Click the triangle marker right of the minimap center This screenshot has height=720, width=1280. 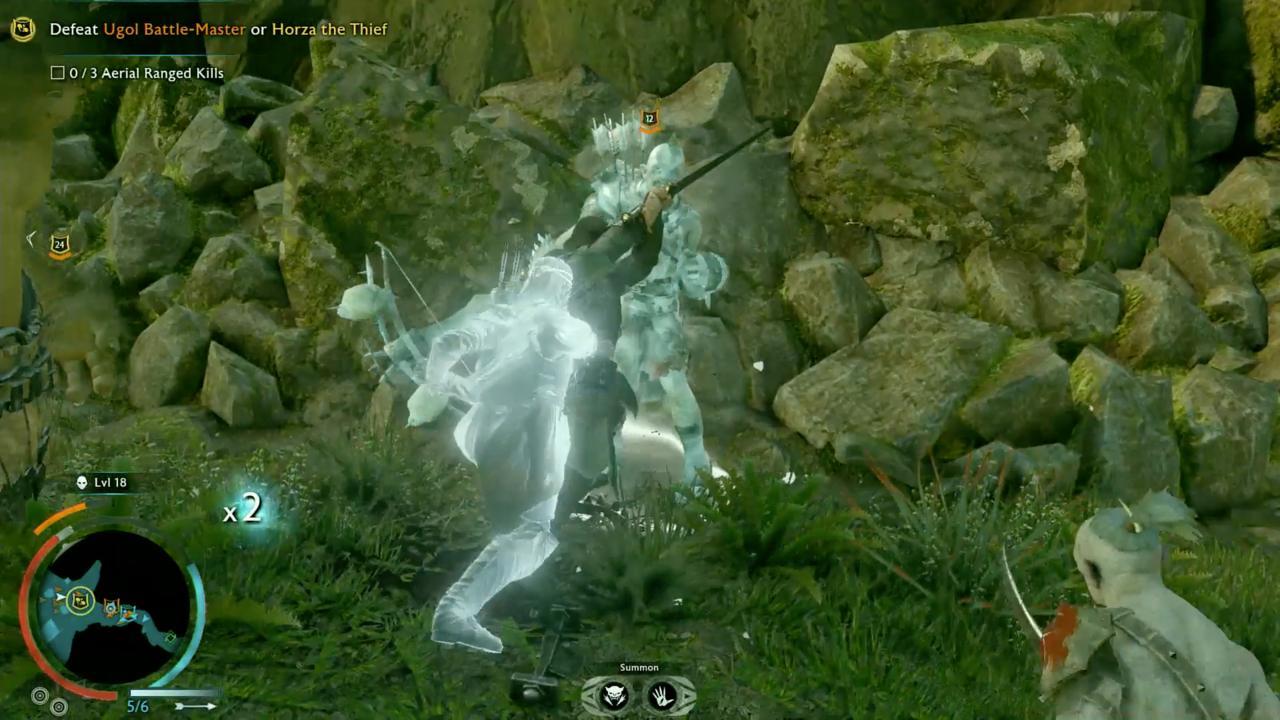point(146,618)
